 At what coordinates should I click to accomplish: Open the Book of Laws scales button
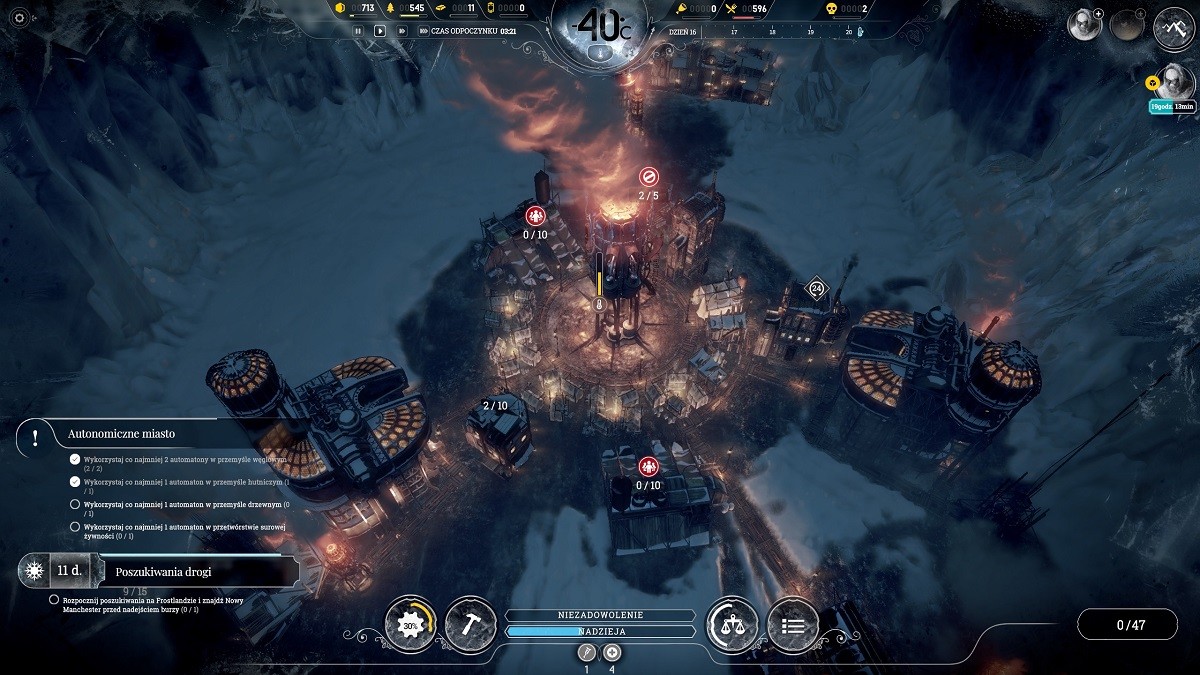[731, 624]
